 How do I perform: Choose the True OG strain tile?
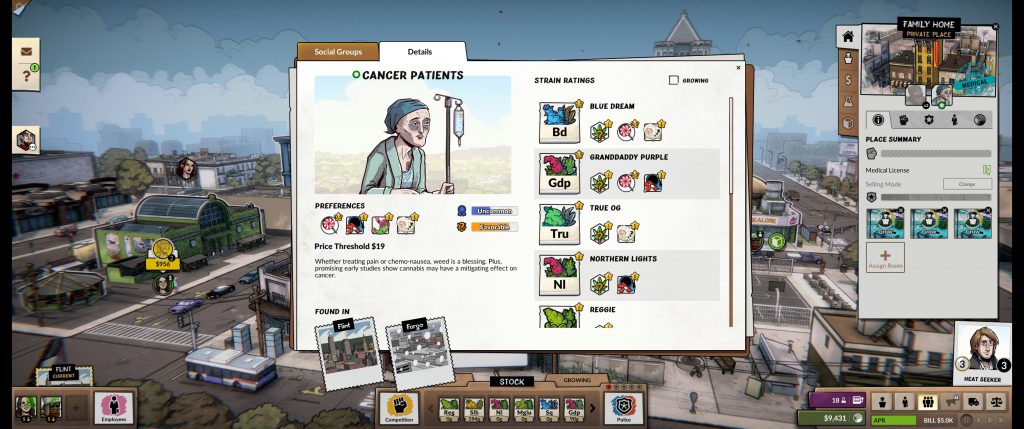click(x=559, y=224)
